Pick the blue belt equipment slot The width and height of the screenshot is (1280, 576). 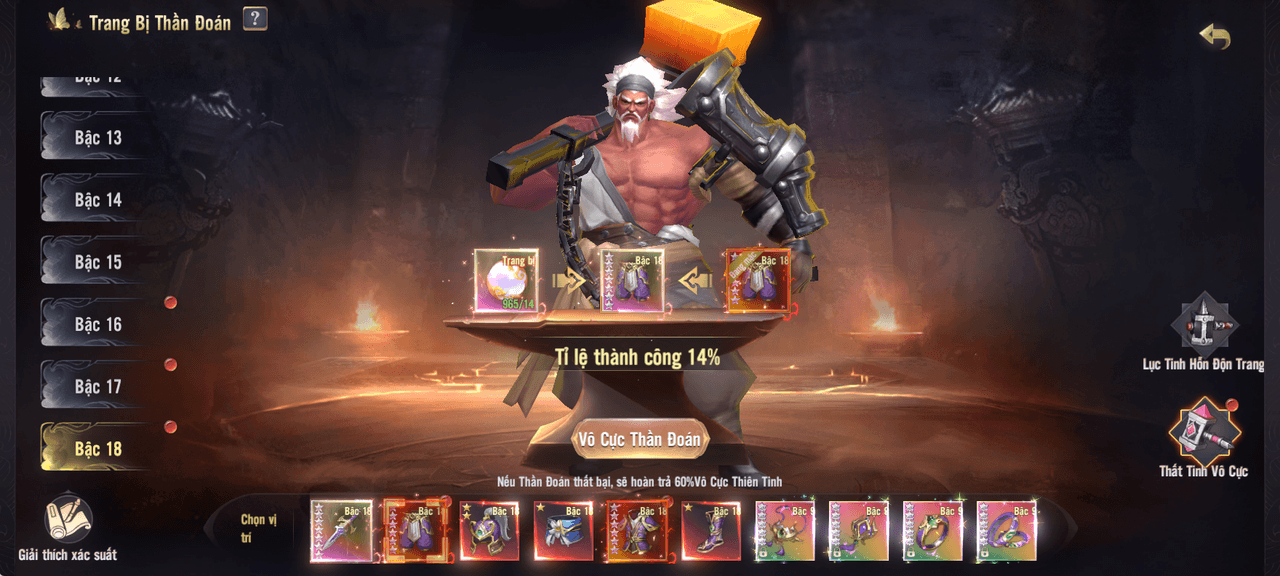click(x=563, y=531)
